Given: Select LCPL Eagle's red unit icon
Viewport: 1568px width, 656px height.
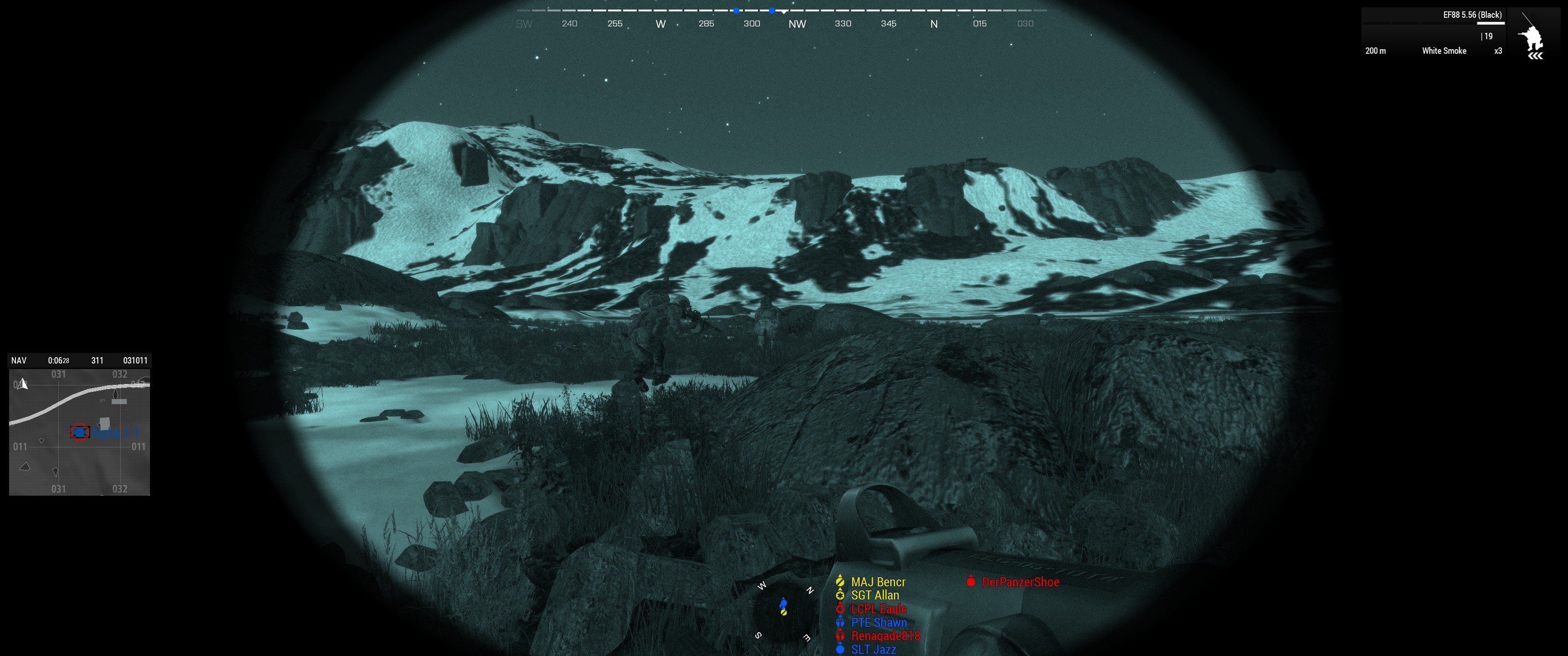Looking at the screenshot, I should pyautogui.click(x=840, y=609).
